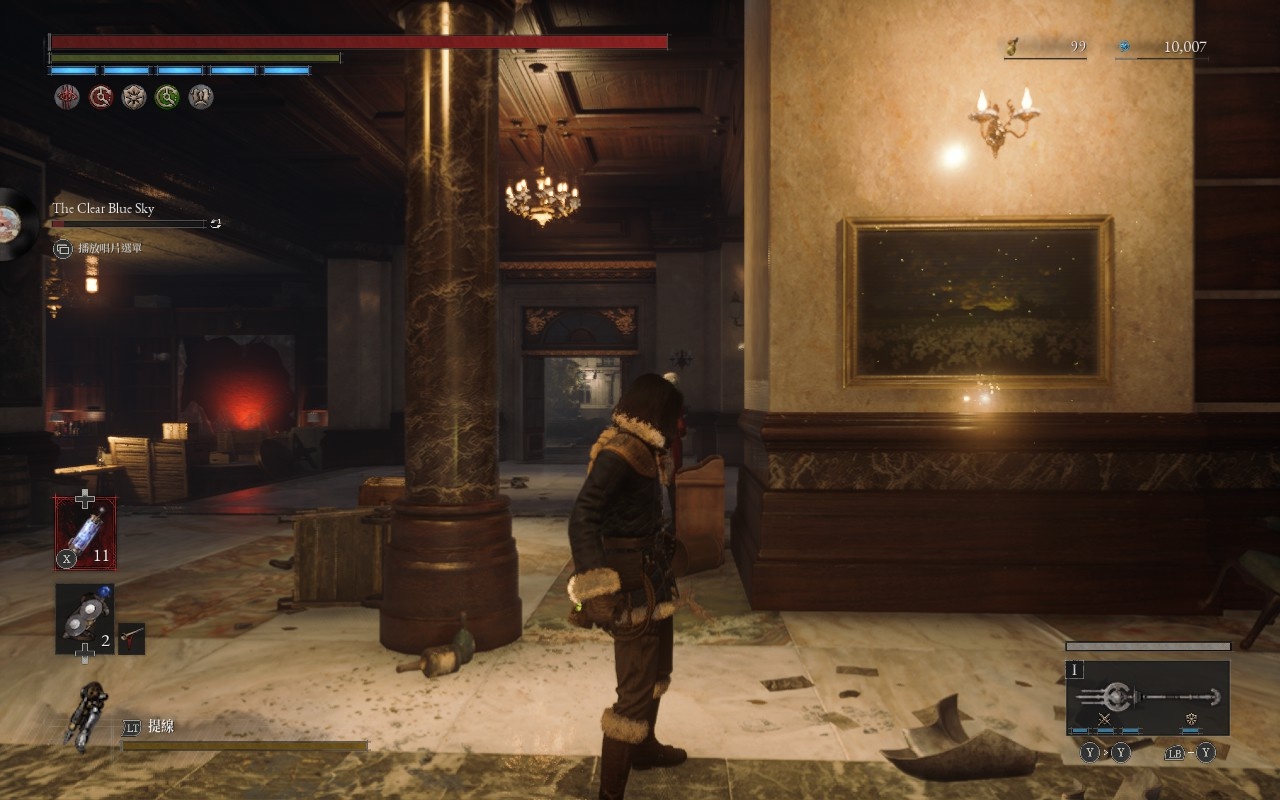Select the equipped trident weapon slot

[x=1147, y=697]
